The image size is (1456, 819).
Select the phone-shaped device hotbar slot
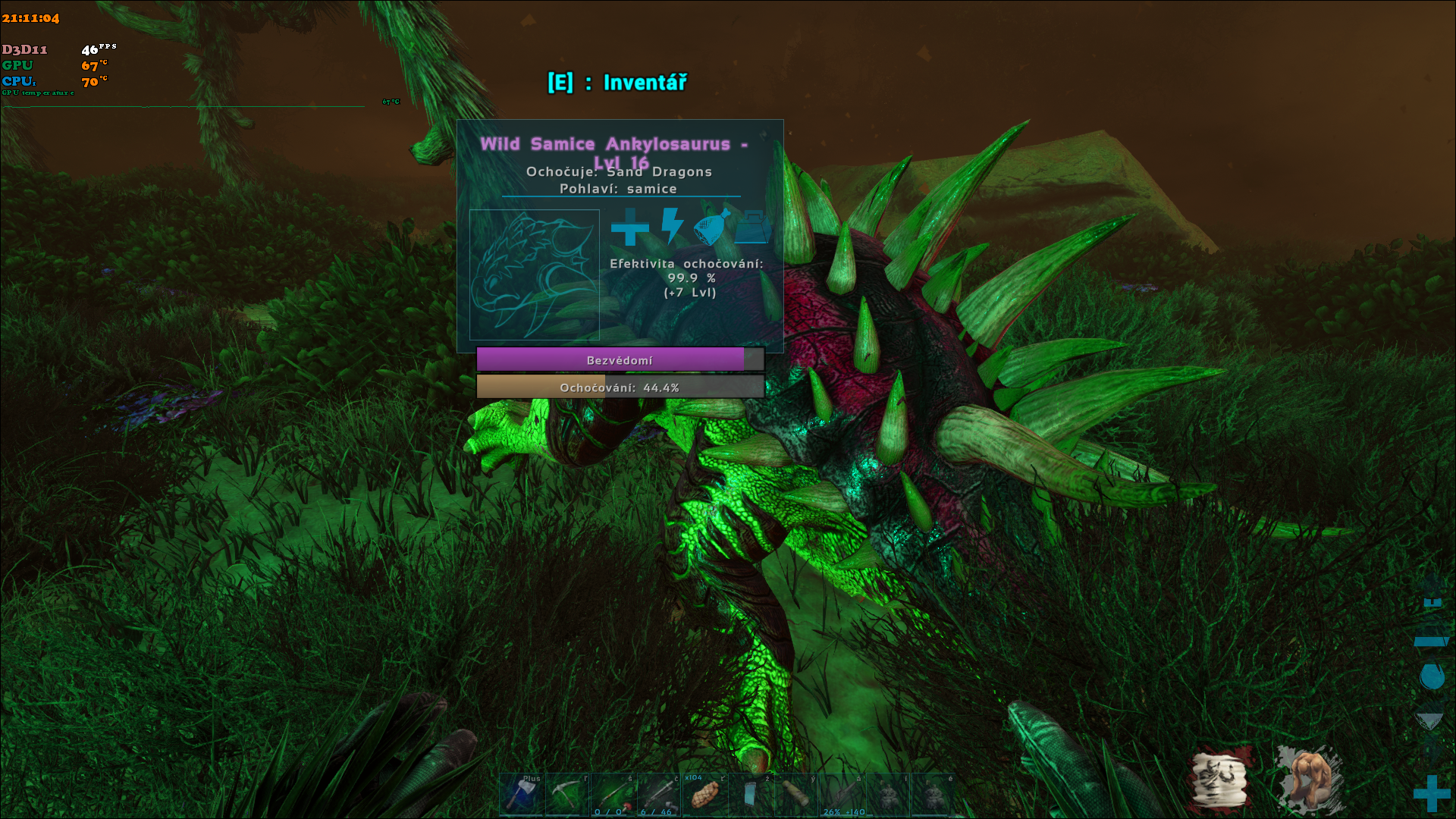click(750, 795)
